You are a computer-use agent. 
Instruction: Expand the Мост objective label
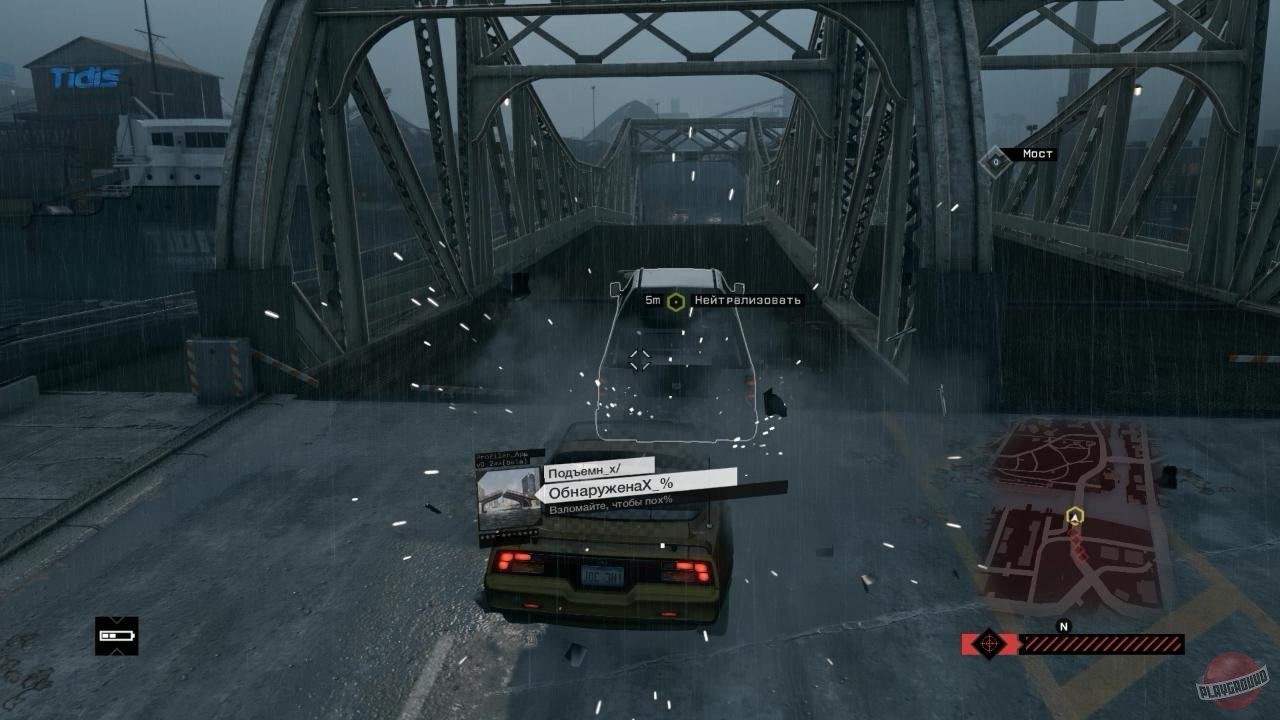1037,155
